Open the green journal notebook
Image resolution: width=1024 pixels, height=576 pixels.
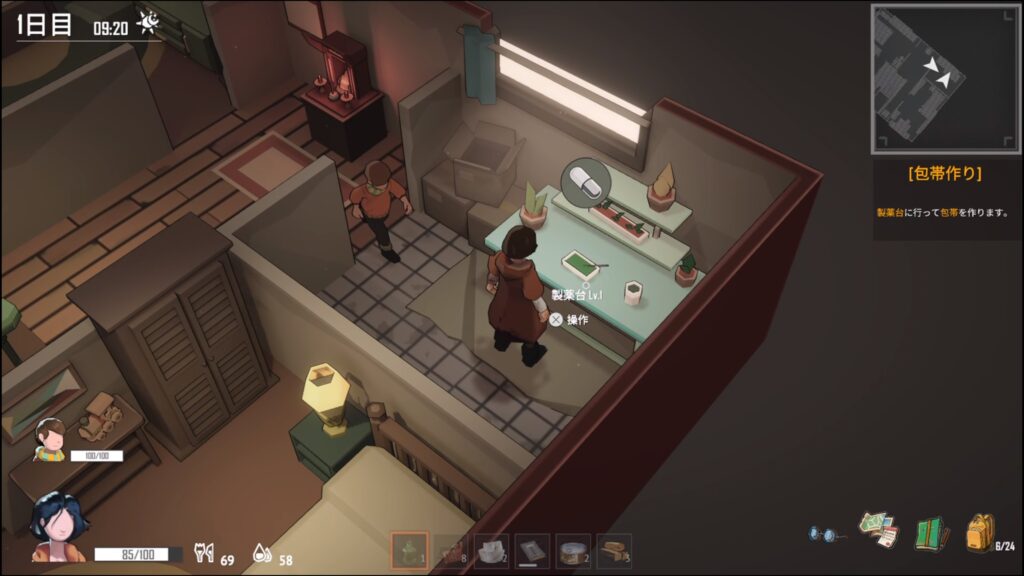(x=930, y=532)
